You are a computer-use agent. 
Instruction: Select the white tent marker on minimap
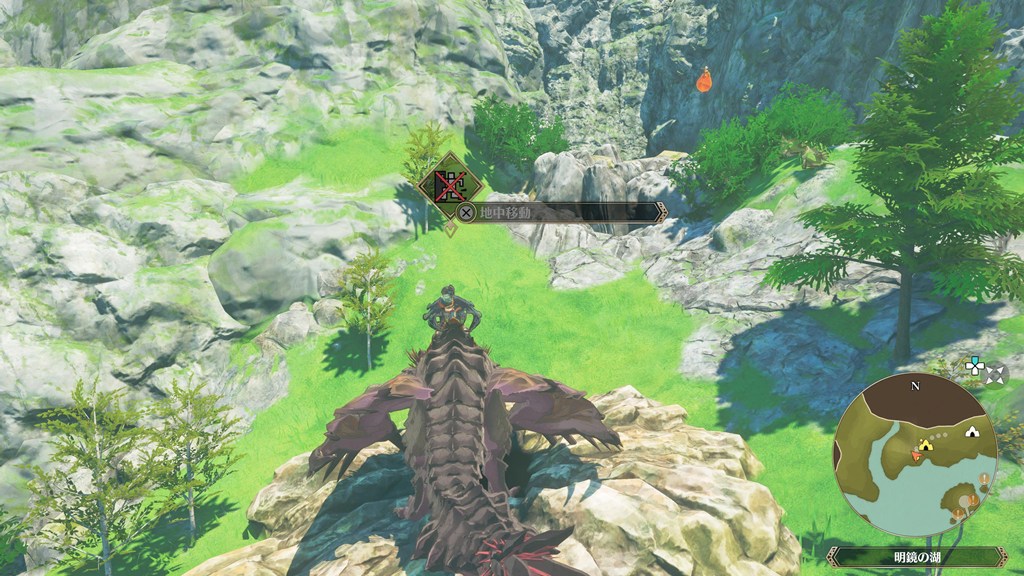pyautogui.click(x=970, y=432)
